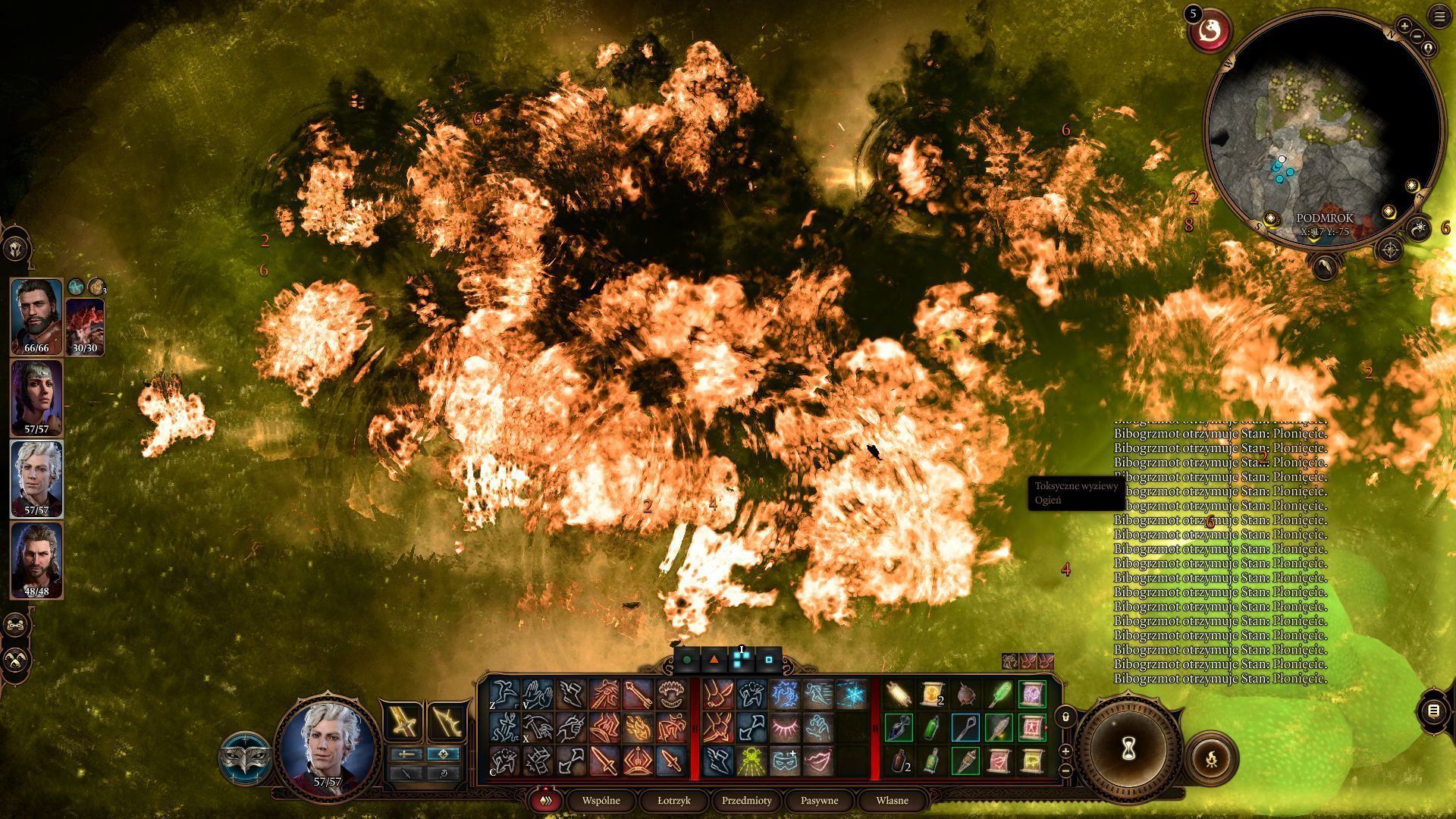Open the campfire rest button
Screen dimensions: 1456x819
[1211, 757]
